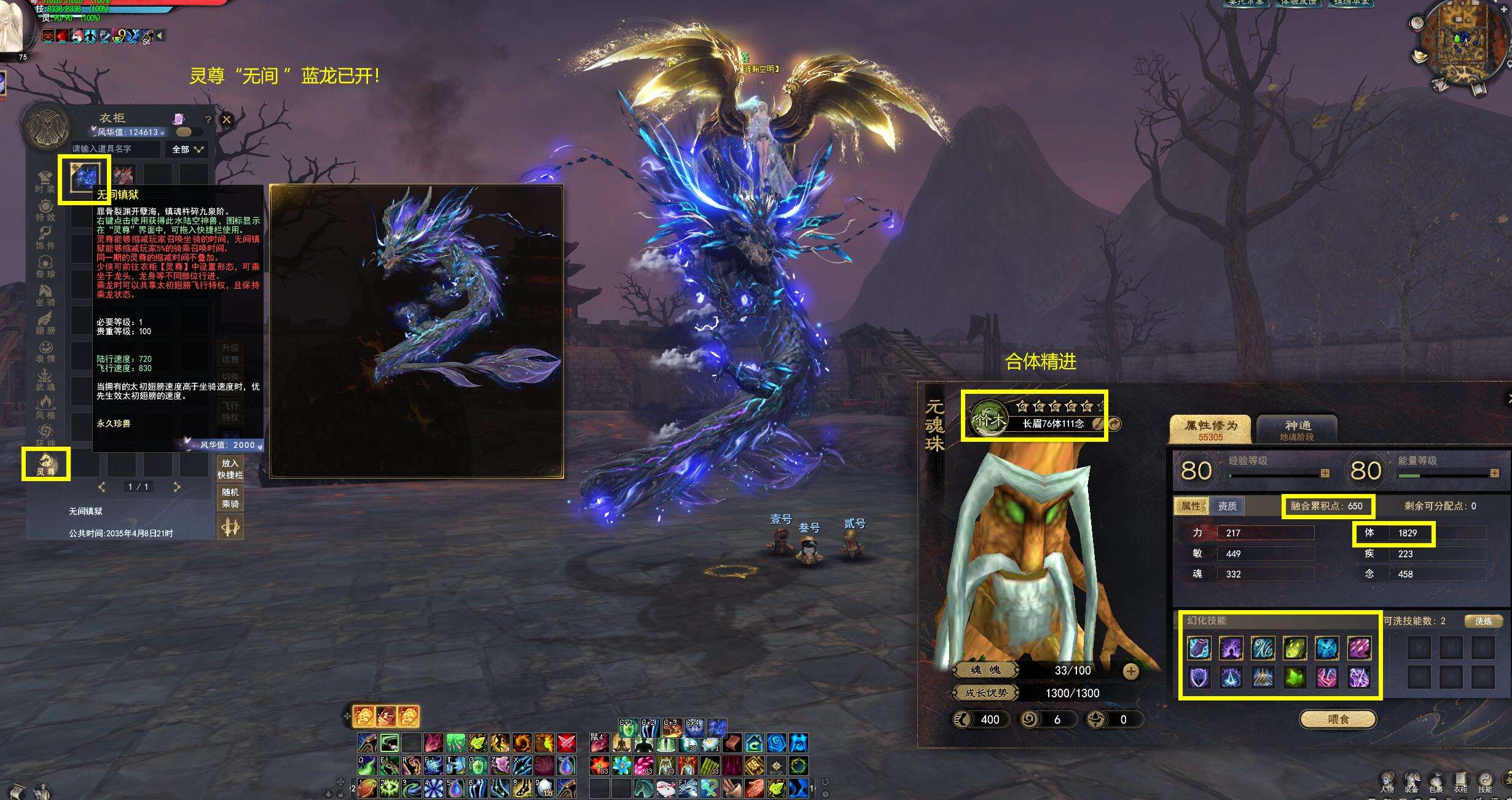Screen dimensions: 1512x800
Task: Switch to the 时装 fashion category
Action: [46, 182]
